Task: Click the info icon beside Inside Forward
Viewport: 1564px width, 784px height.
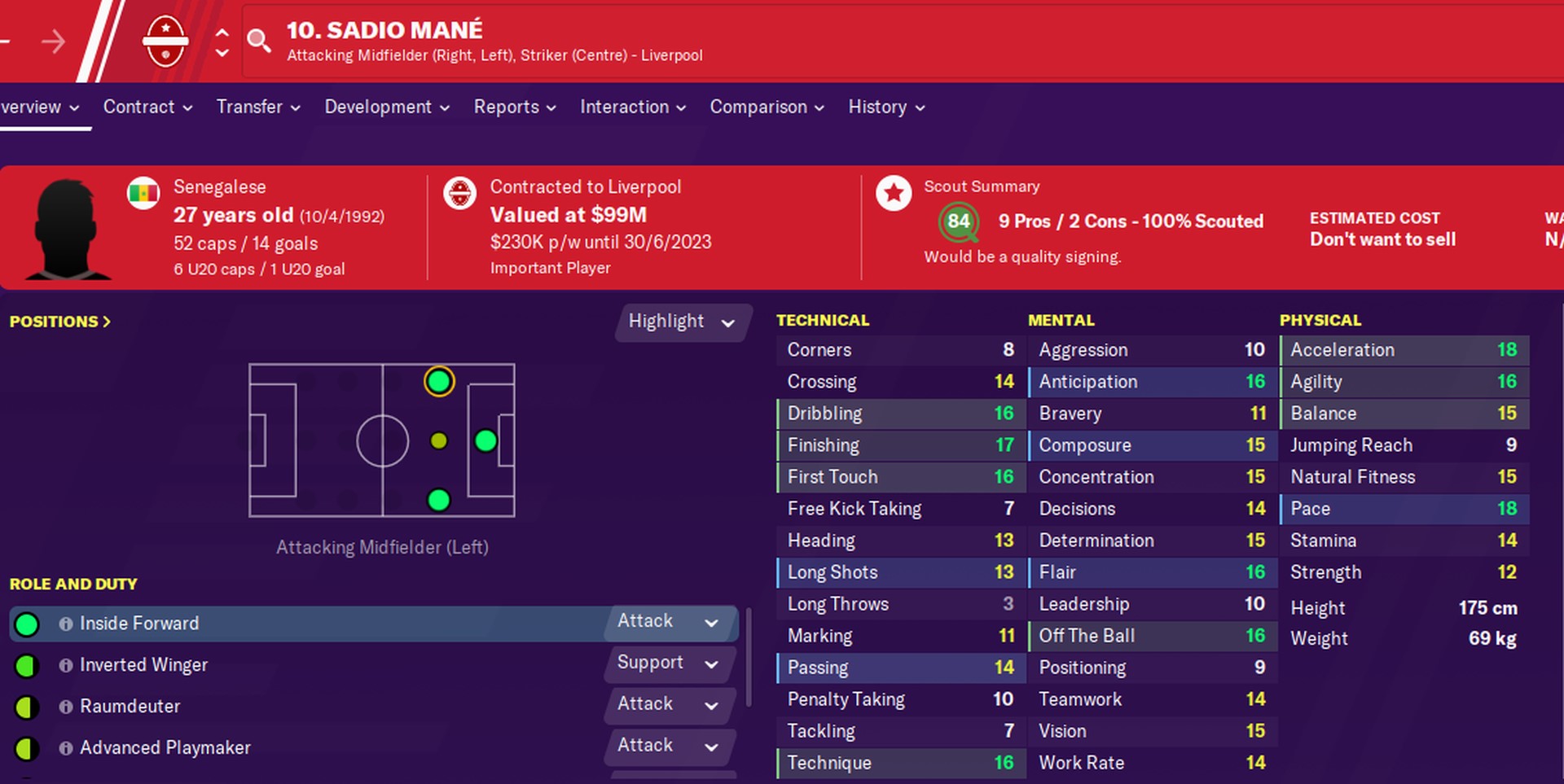Action: pos(65,624)
